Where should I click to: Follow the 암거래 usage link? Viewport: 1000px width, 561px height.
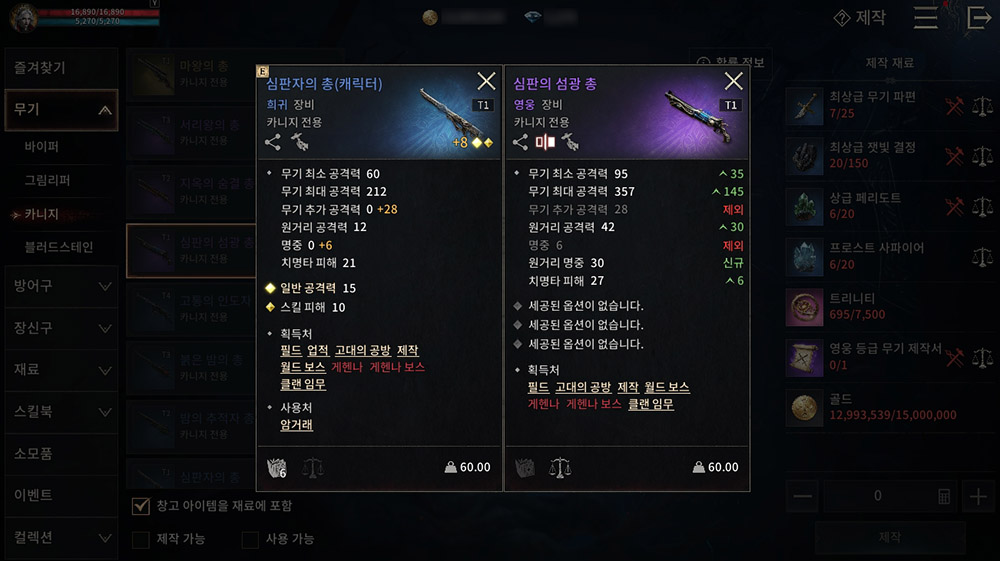tap(298, 425)
